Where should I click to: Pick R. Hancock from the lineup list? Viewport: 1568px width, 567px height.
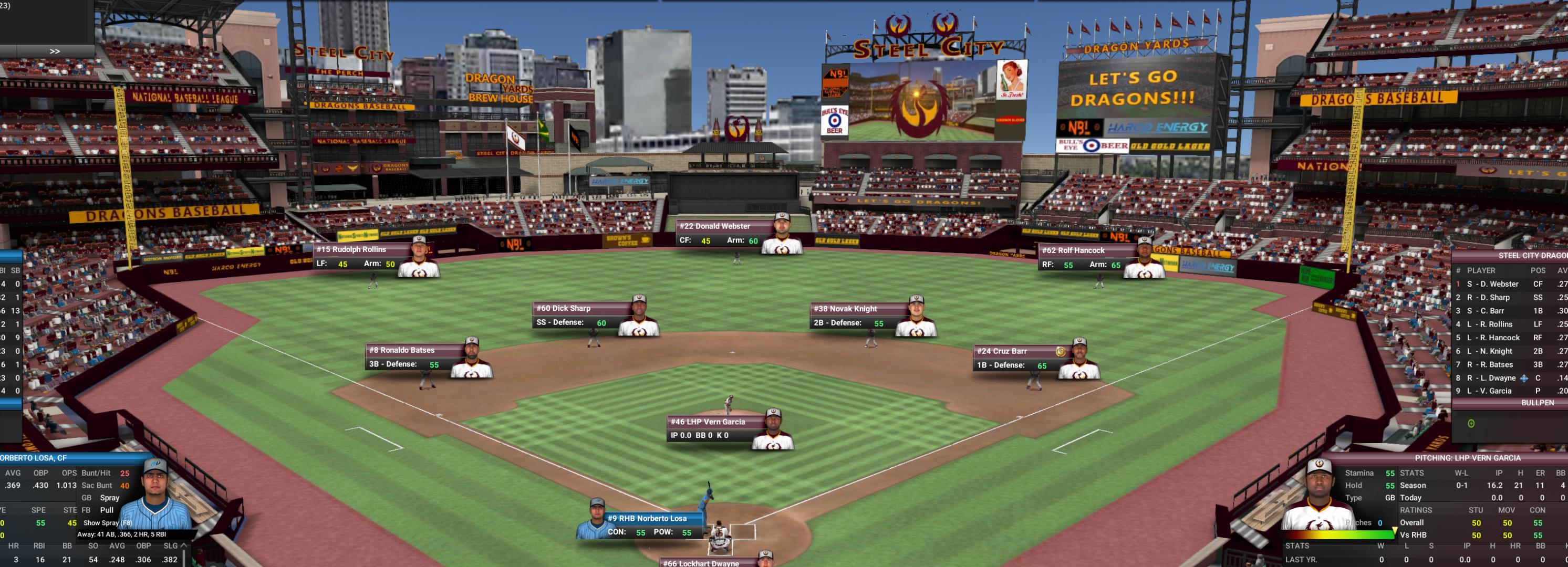(x=1492, y=338)
